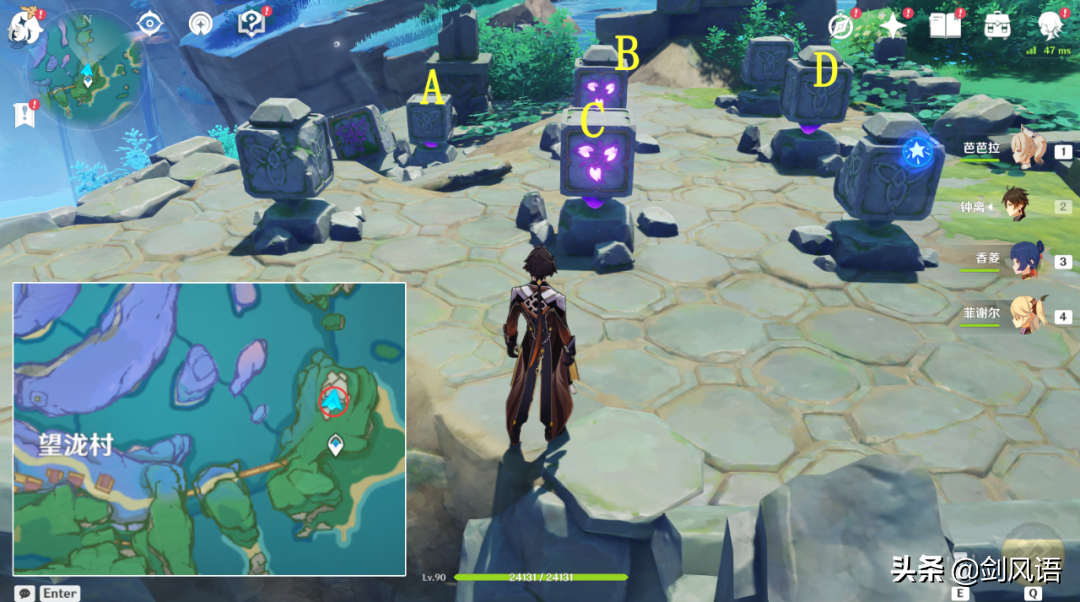Open the backpack inventory
The image size is (1080, 602).
click(x=997, y=26)
